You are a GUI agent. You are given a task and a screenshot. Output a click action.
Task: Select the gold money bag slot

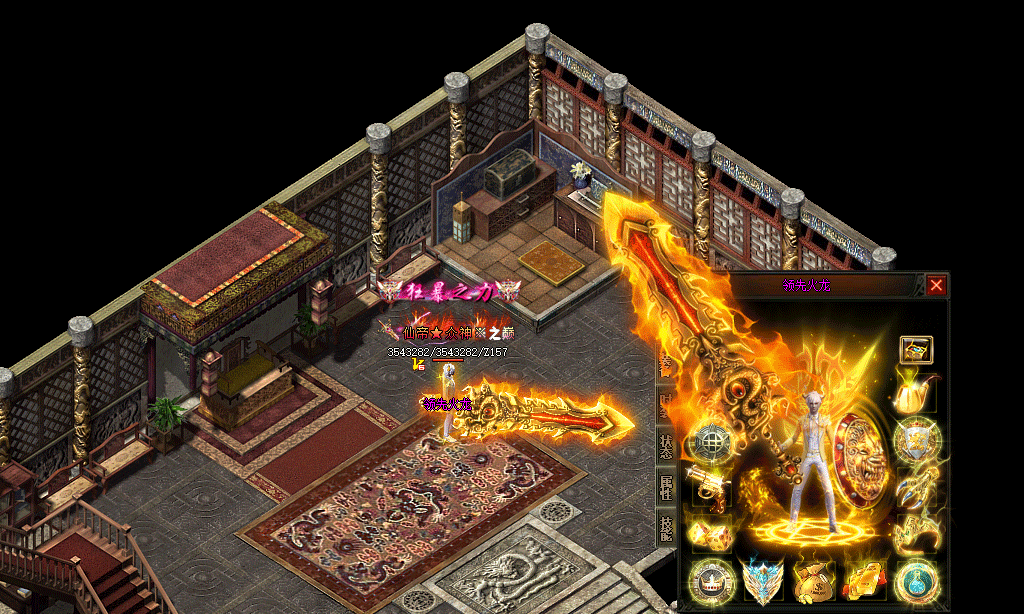(x=812, y=580)
